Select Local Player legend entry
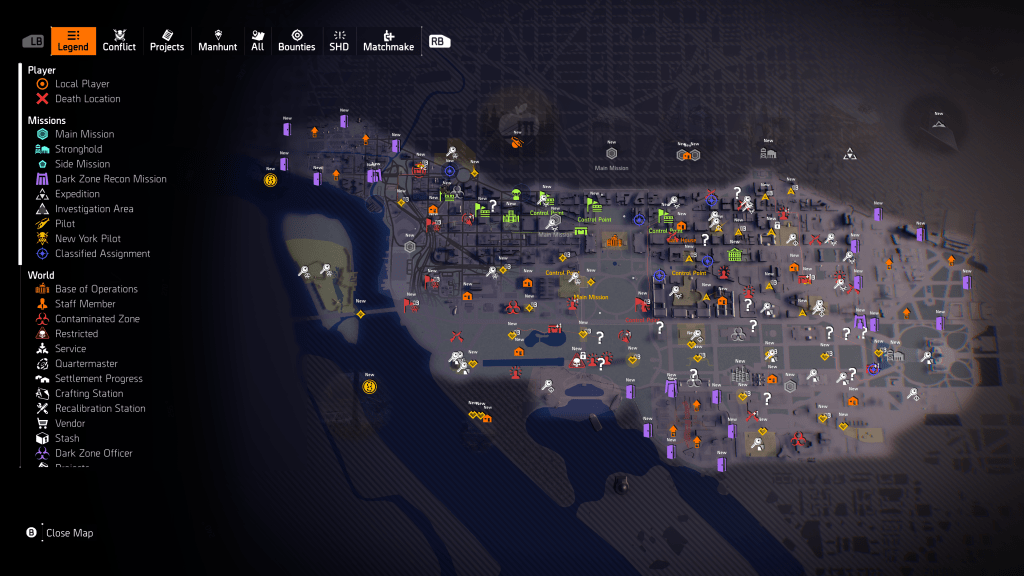The width and height of the screenshot is (1024, 576). (82, 84)
